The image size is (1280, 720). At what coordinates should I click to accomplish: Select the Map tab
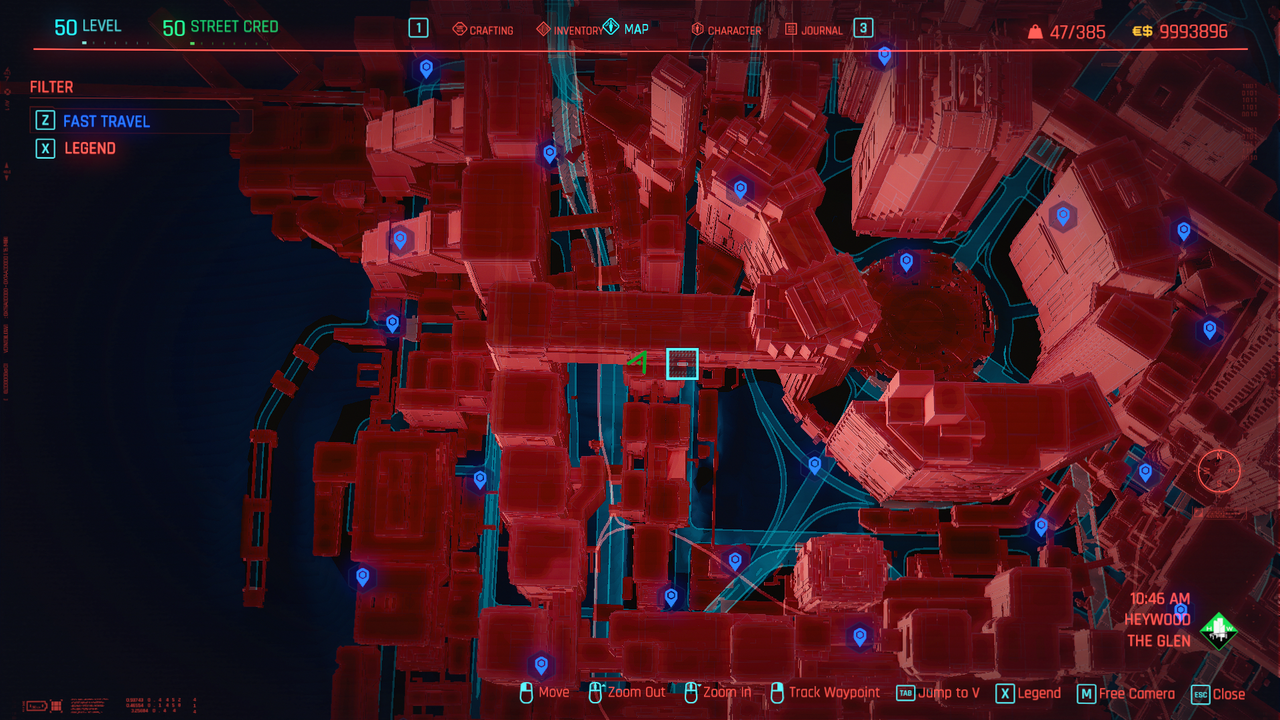pyautogui.click(x=627, y=29)
